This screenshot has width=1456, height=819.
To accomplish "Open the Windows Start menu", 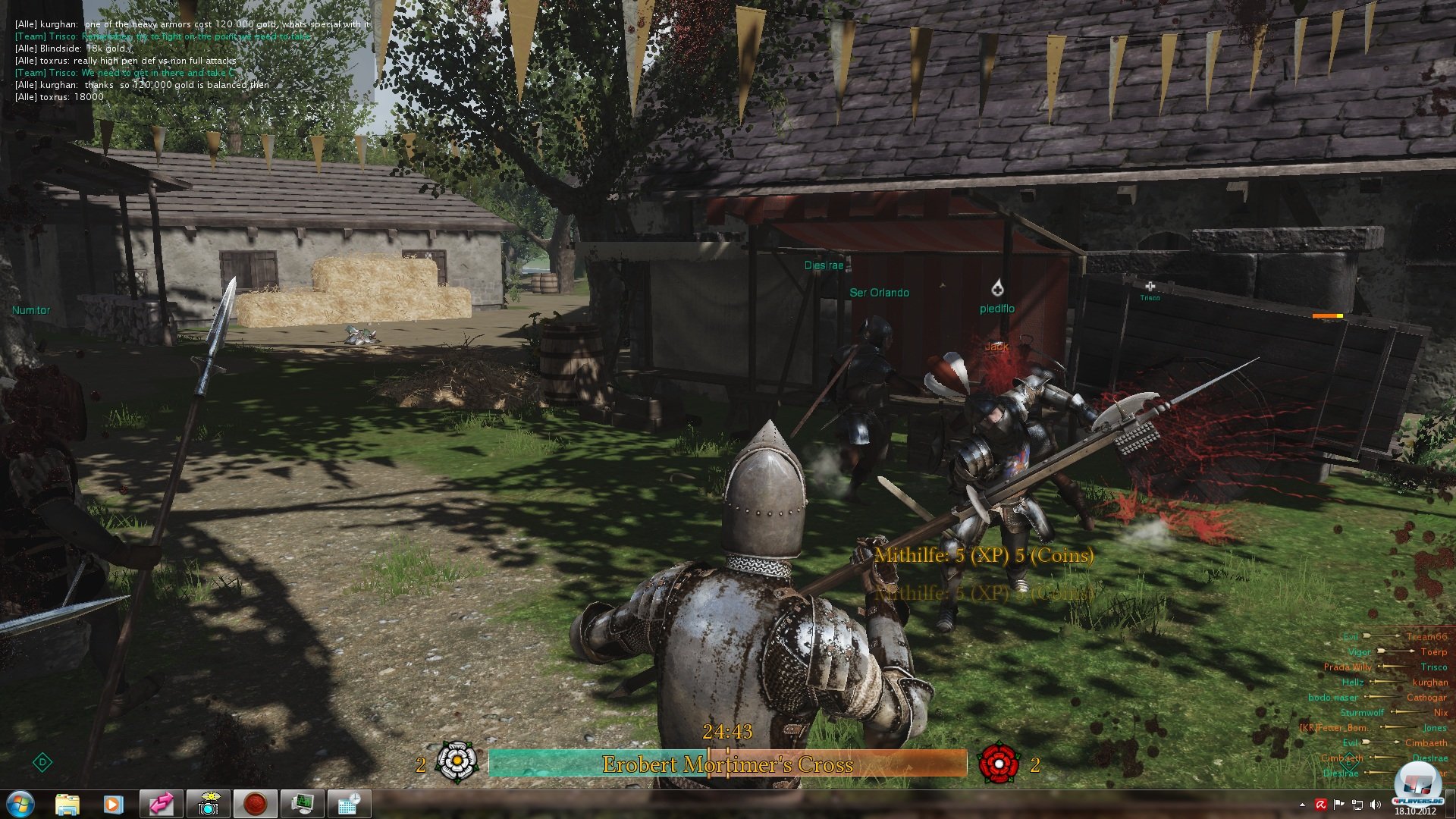I will pos(20,804).
